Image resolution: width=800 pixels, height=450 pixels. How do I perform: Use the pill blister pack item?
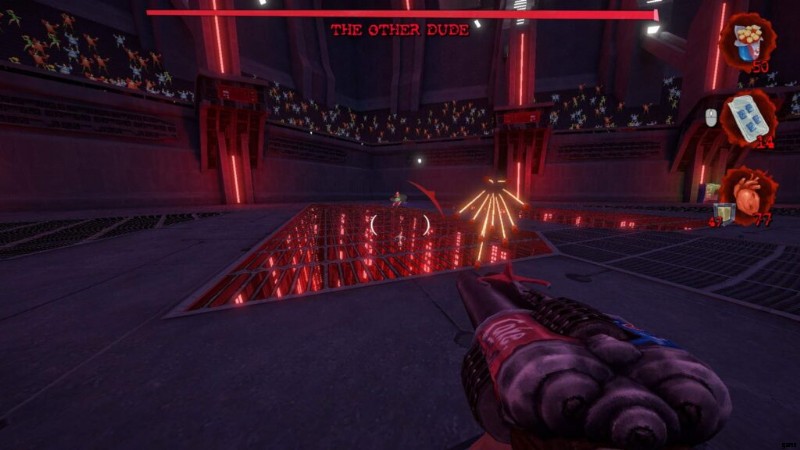tap(748, 116)
